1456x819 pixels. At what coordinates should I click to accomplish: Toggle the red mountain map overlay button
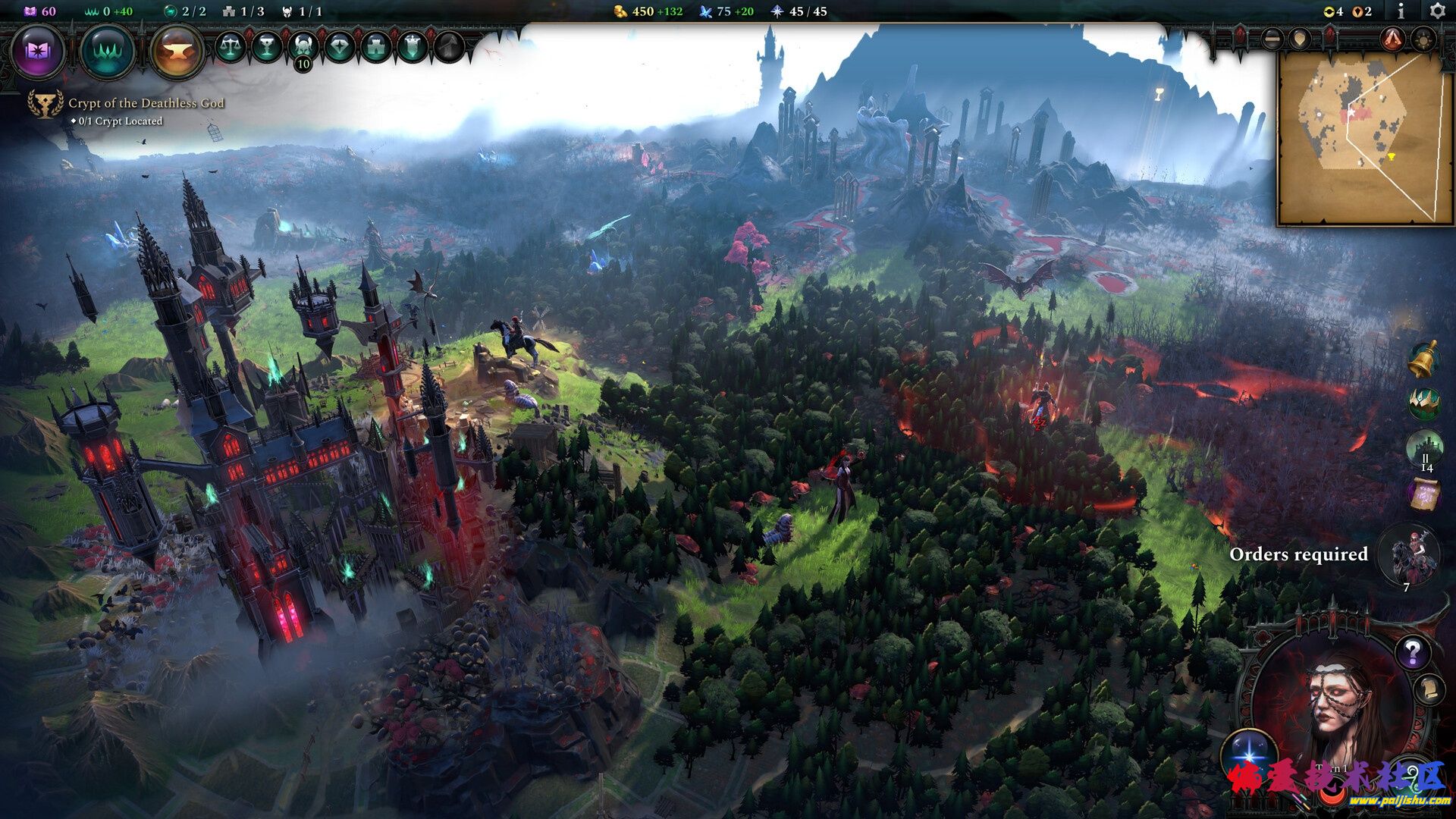(x=1392, y=38)
